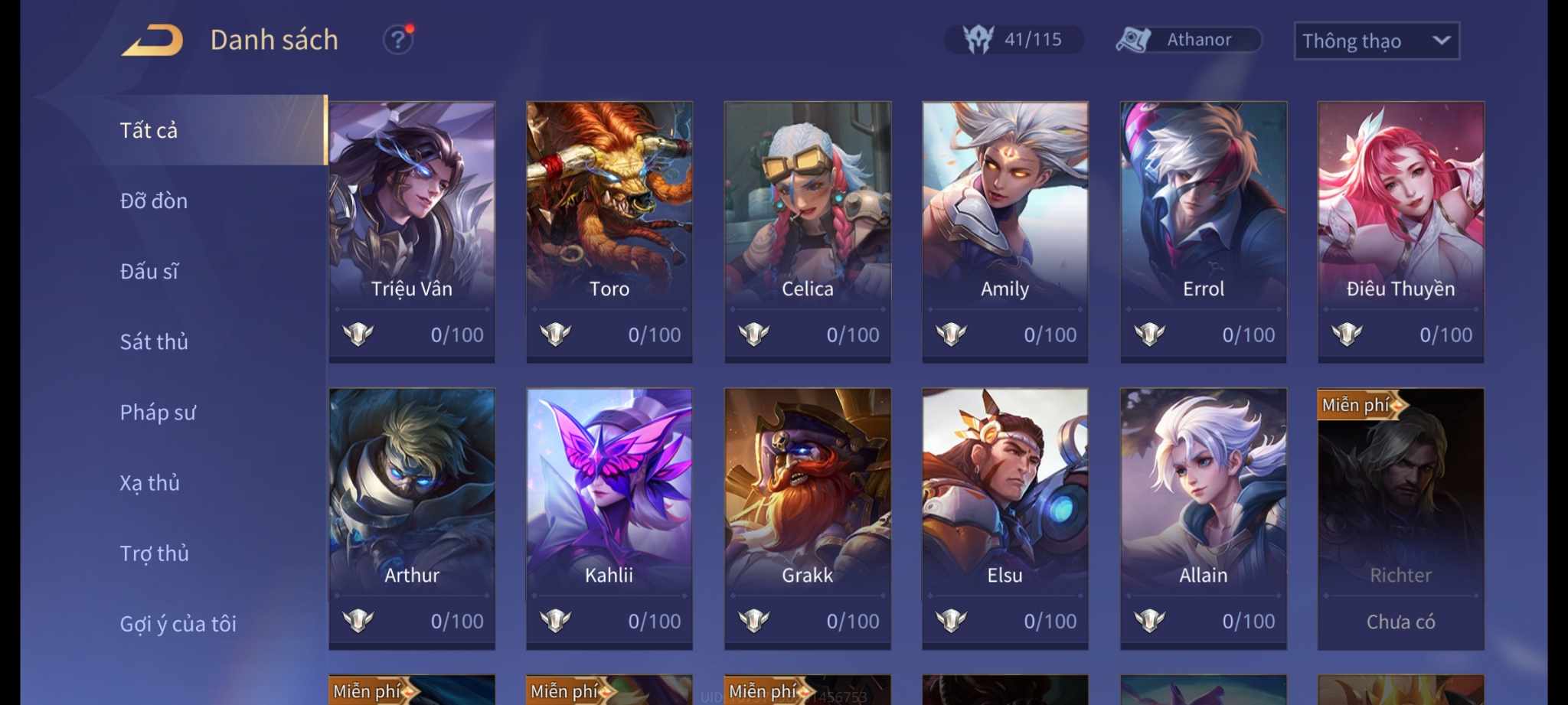Filter by Sát thủ class
Image resolution: width=1568 pixels, height=705 pixels.
154,342
